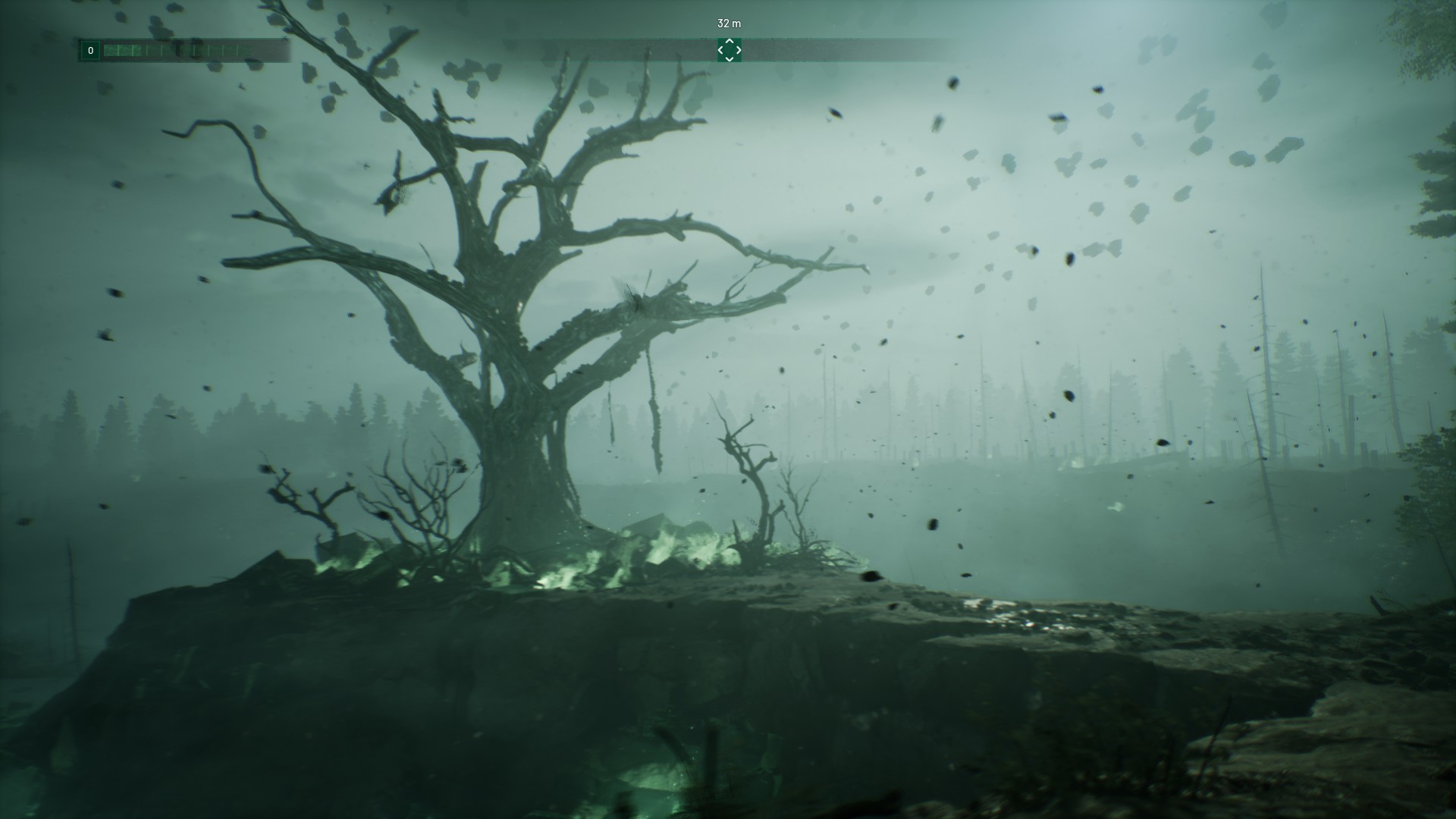The height and width of the screenshot is (819, 1456).
Task: Click the down chevron on the objective marker
Action: 730,58
